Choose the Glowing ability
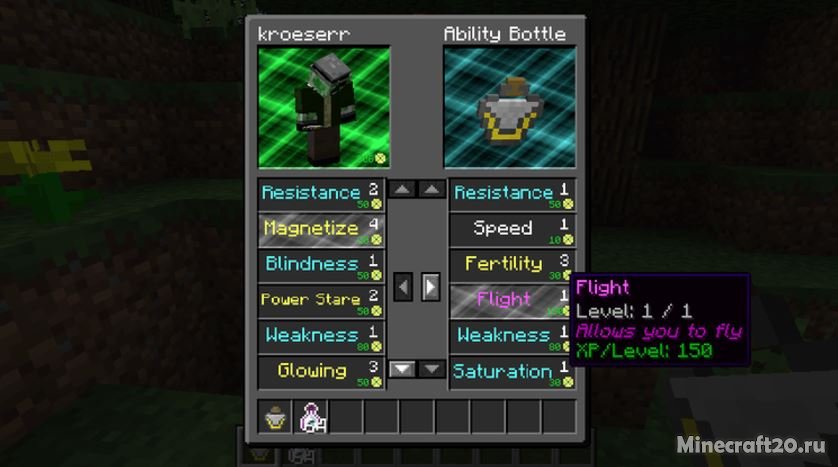 coord(320,371)
